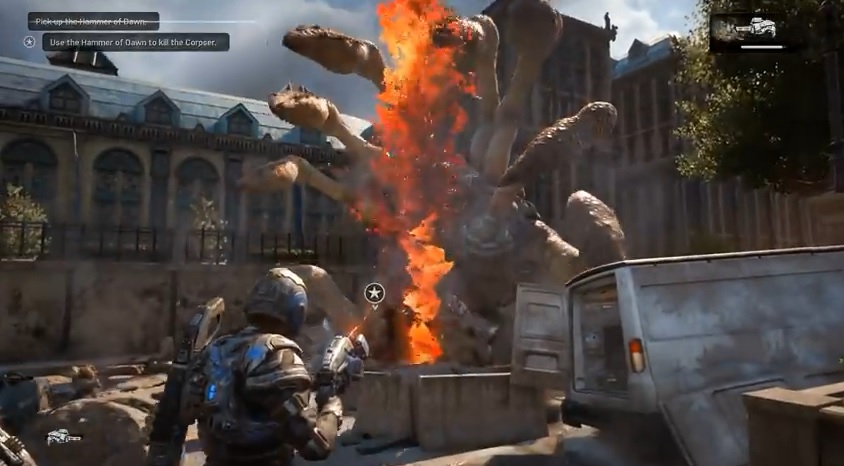Click the star icon beside the active objective
Screen dimensions: 844x466
click(30, 42)
